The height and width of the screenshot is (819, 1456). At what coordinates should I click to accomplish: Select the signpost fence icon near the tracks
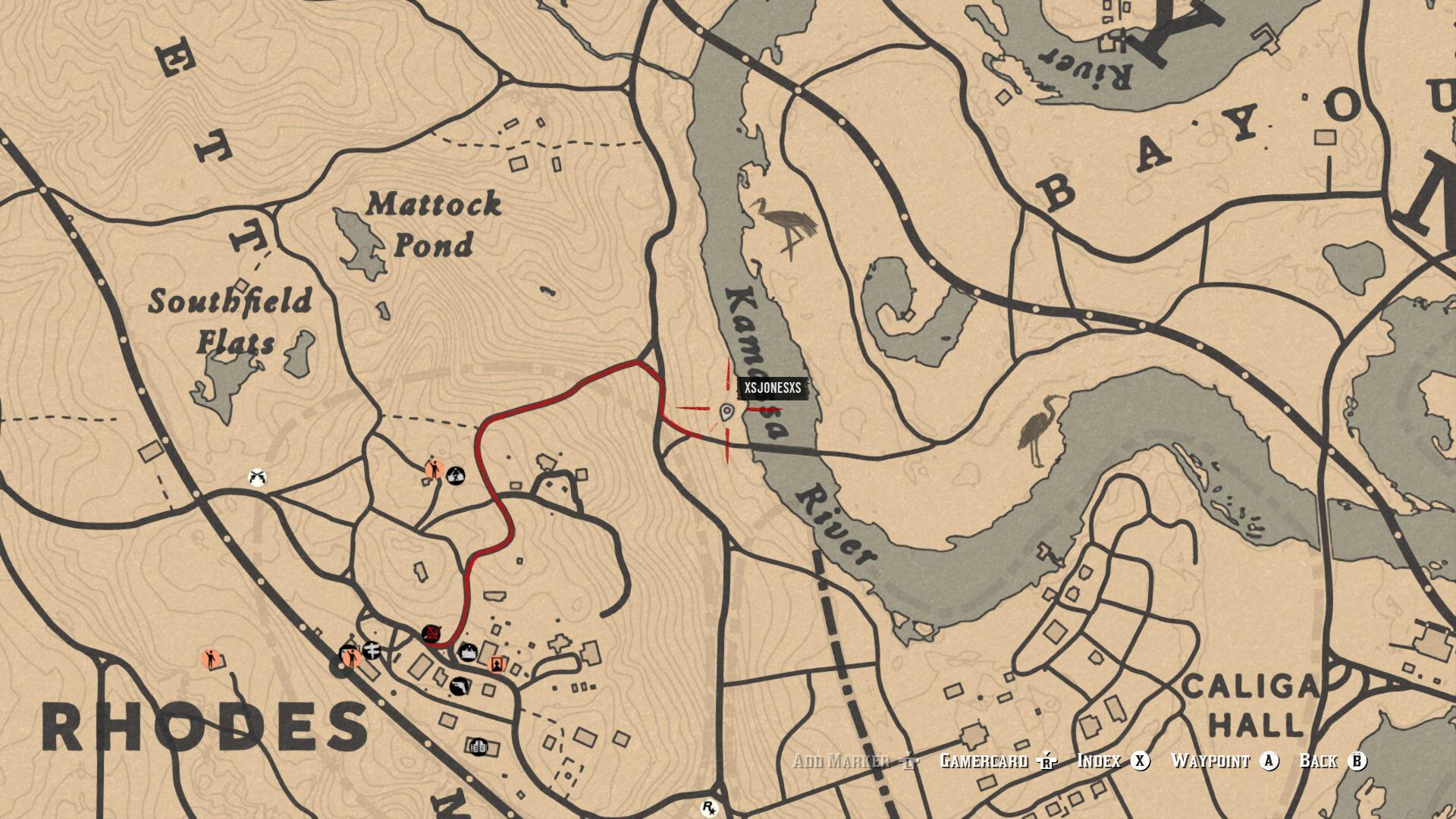click(372, 650)
